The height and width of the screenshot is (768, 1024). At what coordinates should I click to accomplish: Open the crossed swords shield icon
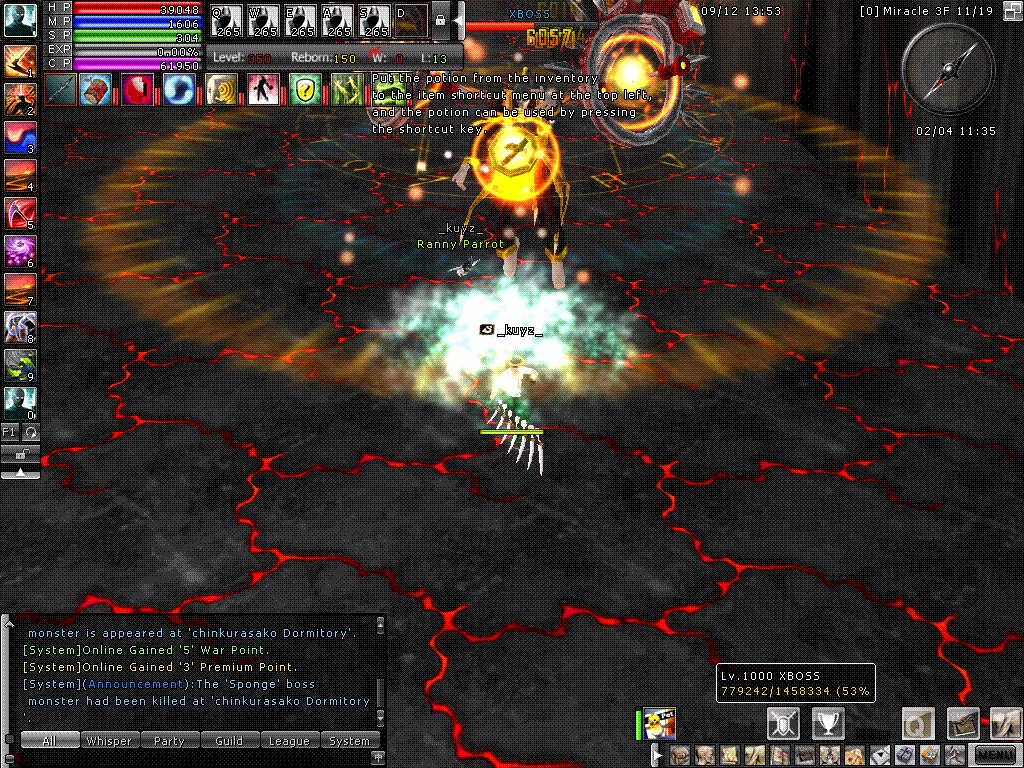782,722
